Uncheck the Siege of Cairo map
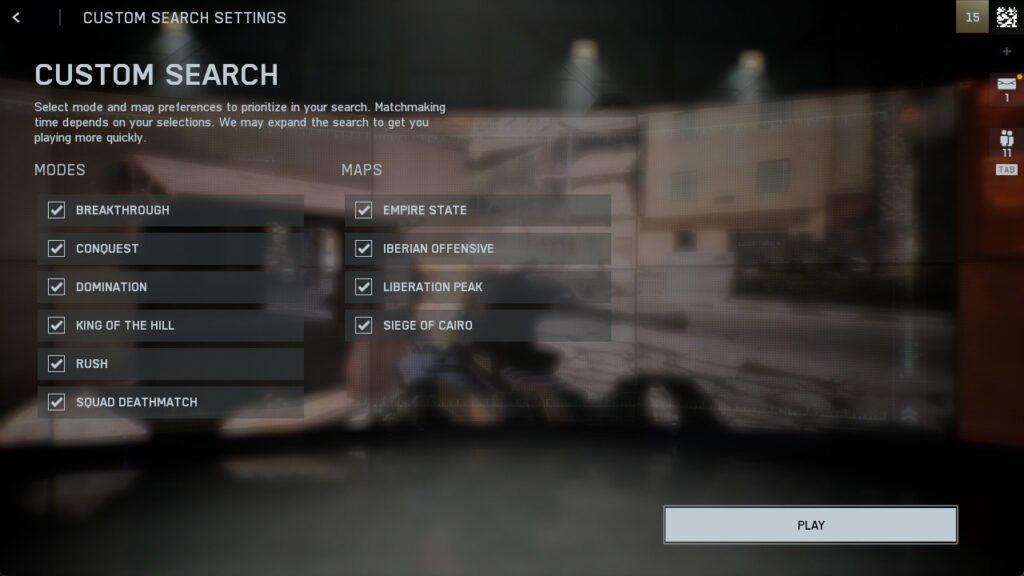1024x576 pixels. point(364,325)
